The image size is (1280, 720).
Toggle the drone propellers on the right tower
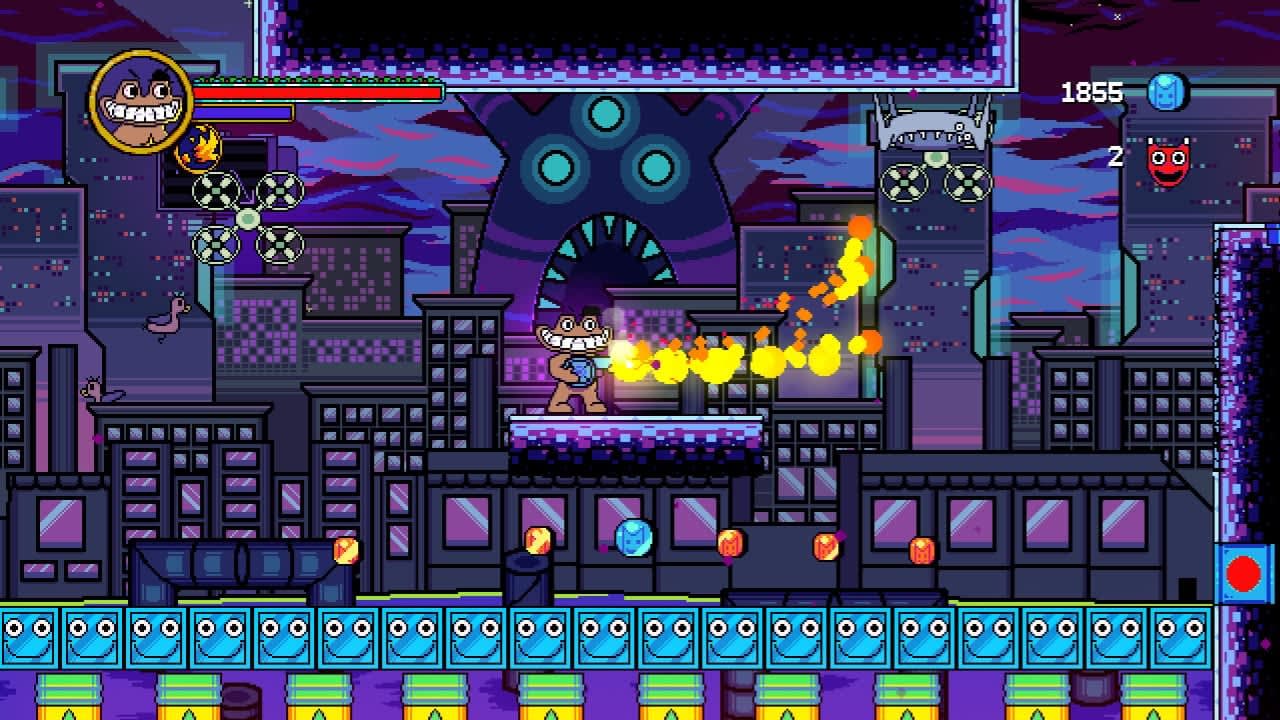click(933, 183)
